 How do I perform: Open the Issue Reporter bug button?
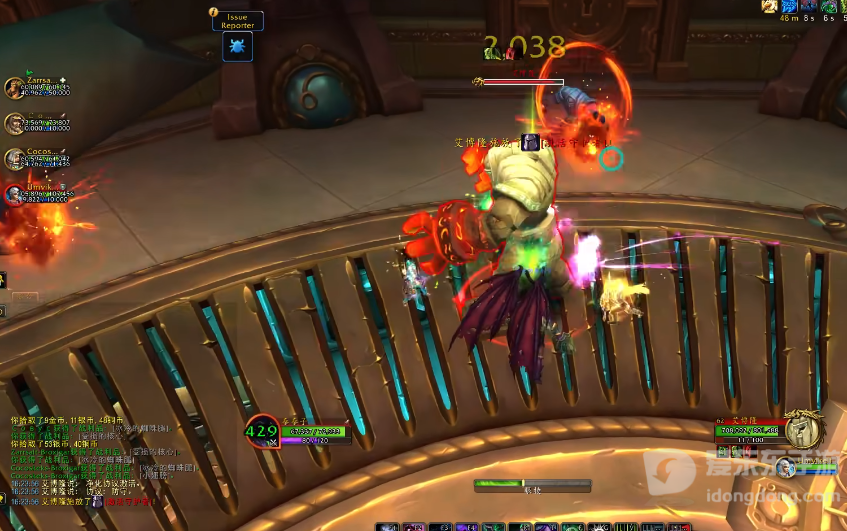pyautogui.click(x=237, y=47)
